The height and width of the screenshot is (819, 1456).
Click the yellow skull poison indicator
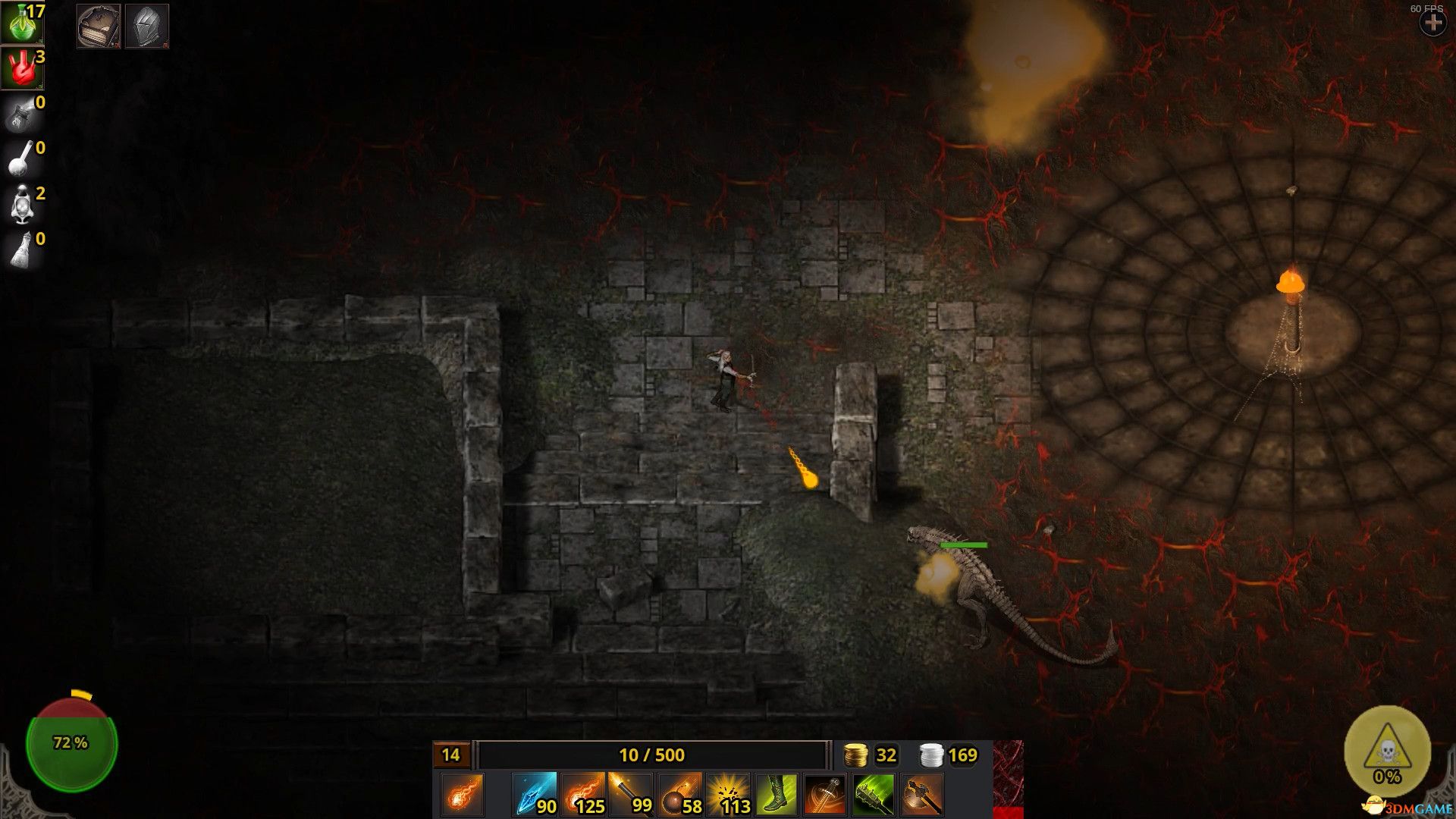(x=1387, y=752)
